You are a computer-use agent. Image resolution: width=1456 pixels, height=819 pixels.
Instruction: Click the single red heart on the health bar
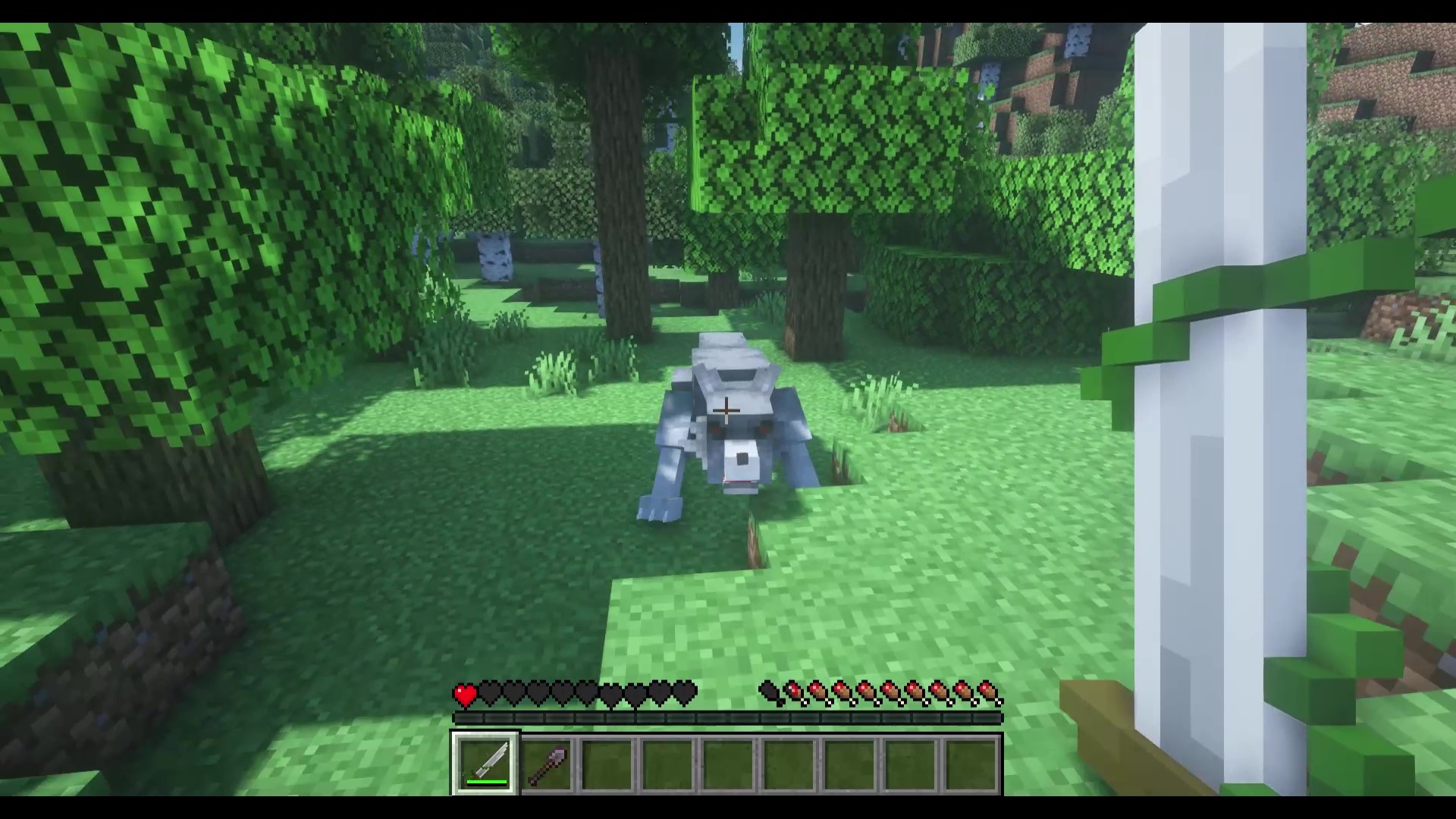pyautogui.click(x=464, y=692)
